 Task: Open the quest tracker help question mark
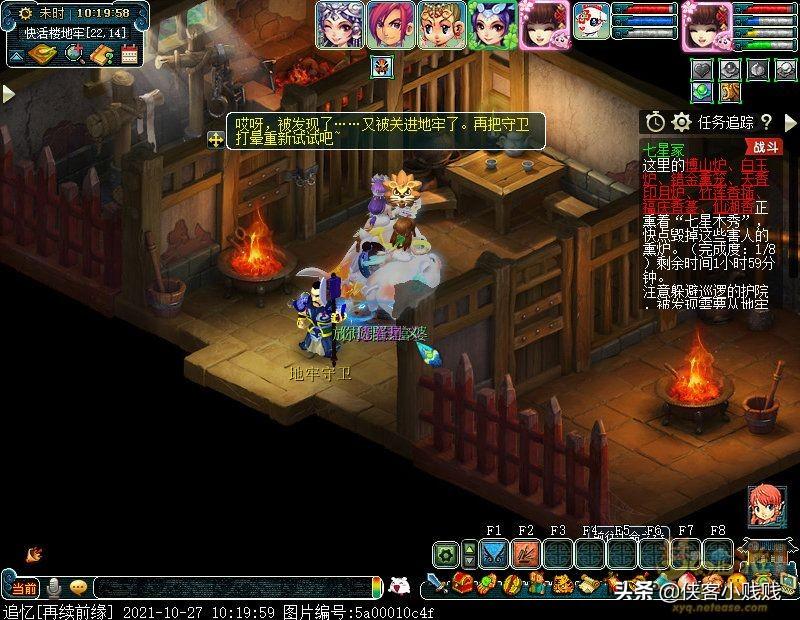pyautogui.click(x=766, y=122)
